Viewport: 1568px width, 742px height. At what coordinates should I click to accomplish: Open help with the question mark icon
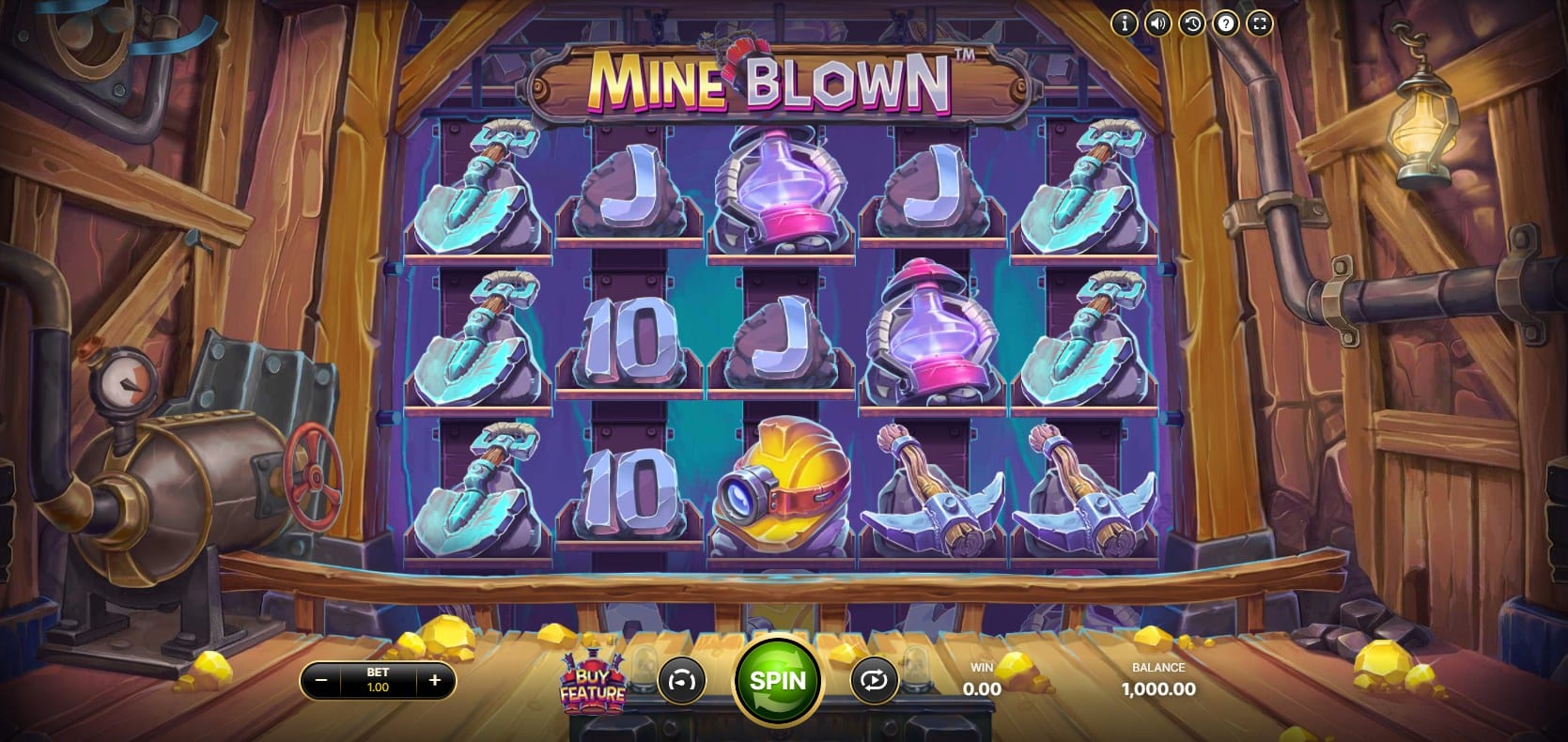1226,23
